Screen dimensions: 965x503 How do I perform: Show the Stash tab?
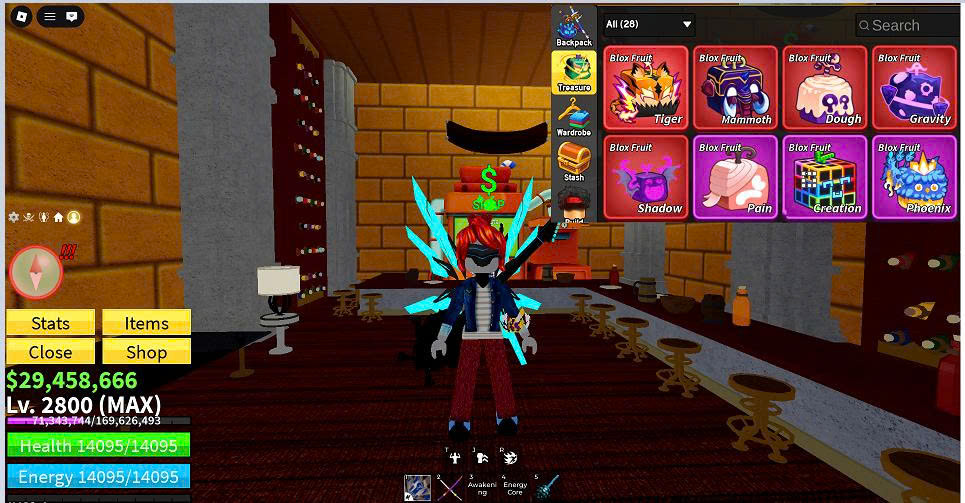point(574,162)
